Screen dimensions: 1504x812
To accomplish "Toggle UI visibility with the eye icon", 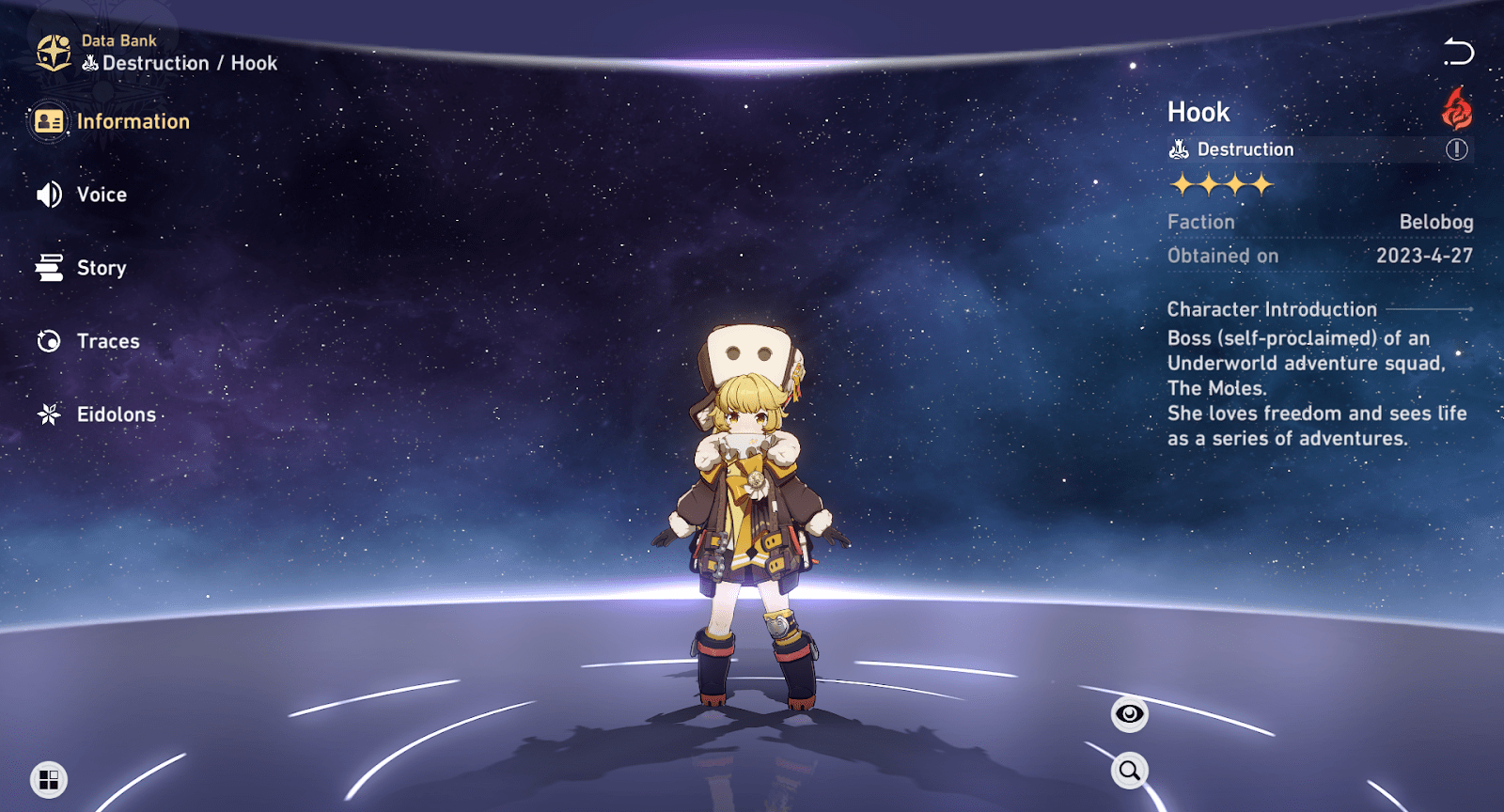I will click(x=1128, y=714).
